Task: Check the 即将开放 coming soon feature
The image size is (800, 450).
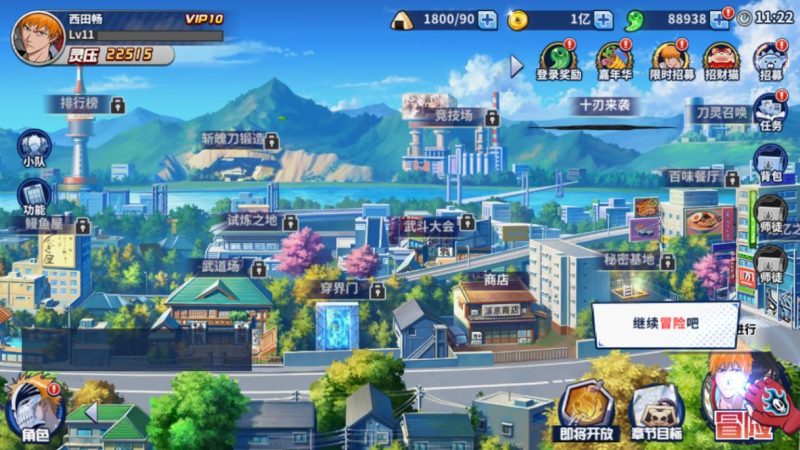Action: pos(585,410)
